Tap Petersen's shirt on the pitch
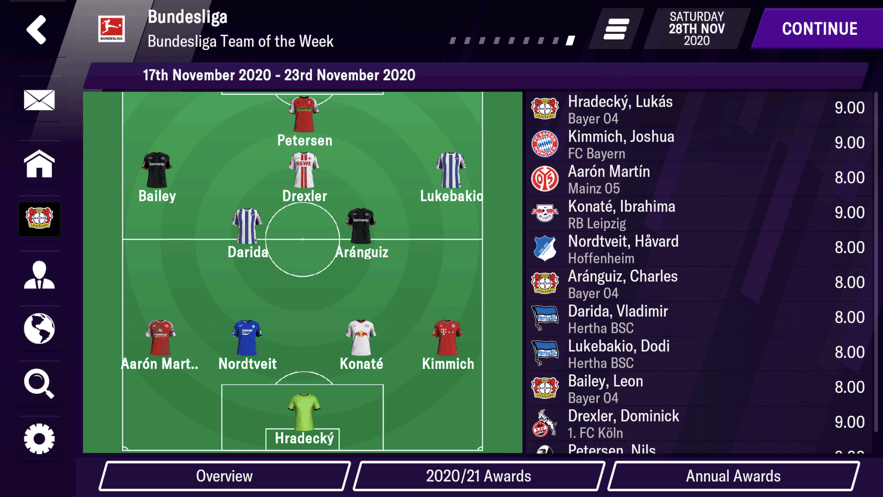Viewport: 883px width, 497px height. [304, 115]
